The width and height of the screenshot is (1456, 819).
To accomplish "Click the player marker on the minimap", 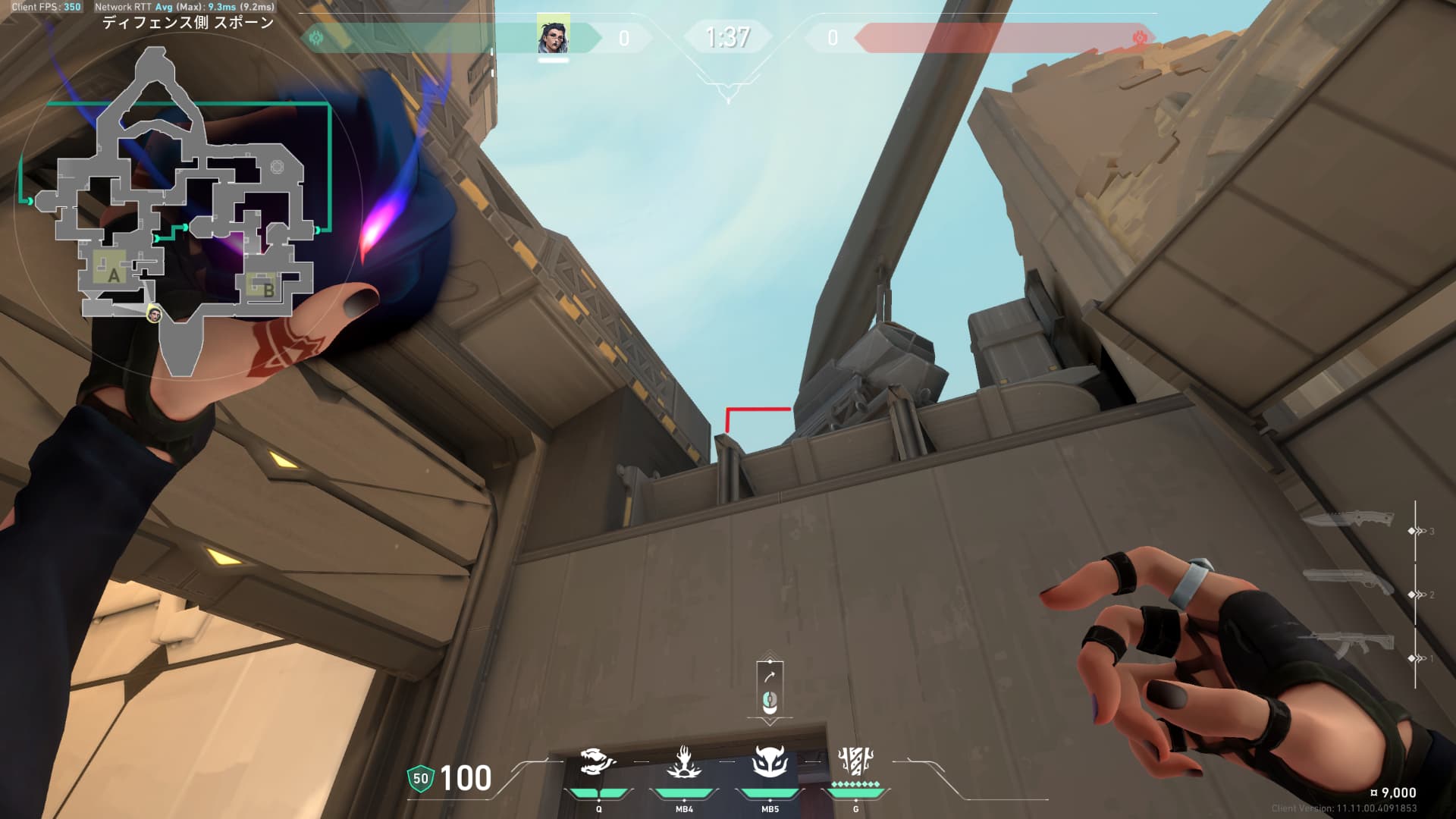I will pos(154,314).
